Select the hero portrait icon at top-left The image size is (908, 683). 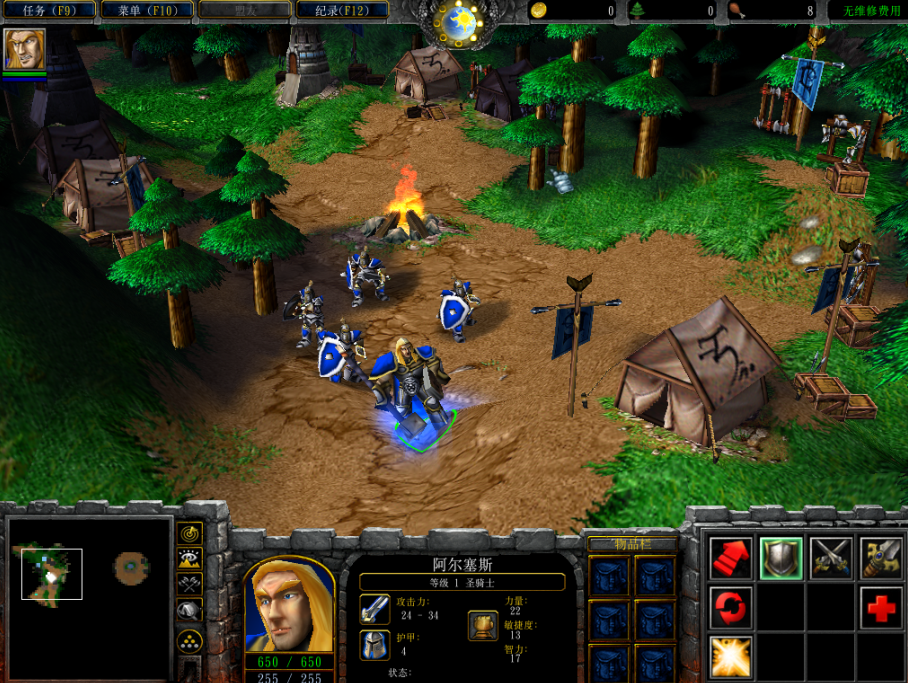tap(24, 49)
